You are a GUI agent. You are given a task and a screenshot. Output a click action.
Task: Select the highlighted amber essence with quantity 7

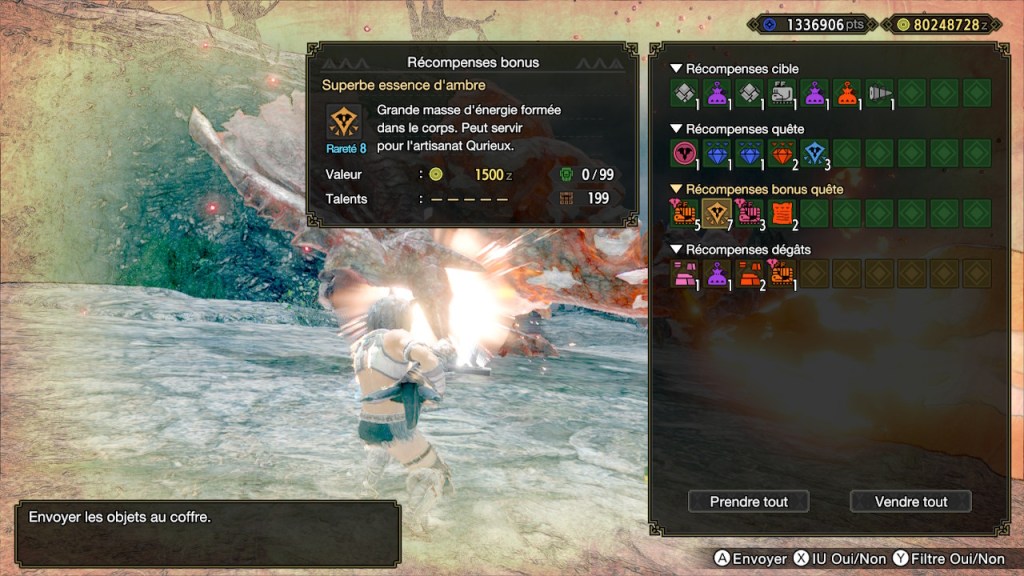(716, 213)
